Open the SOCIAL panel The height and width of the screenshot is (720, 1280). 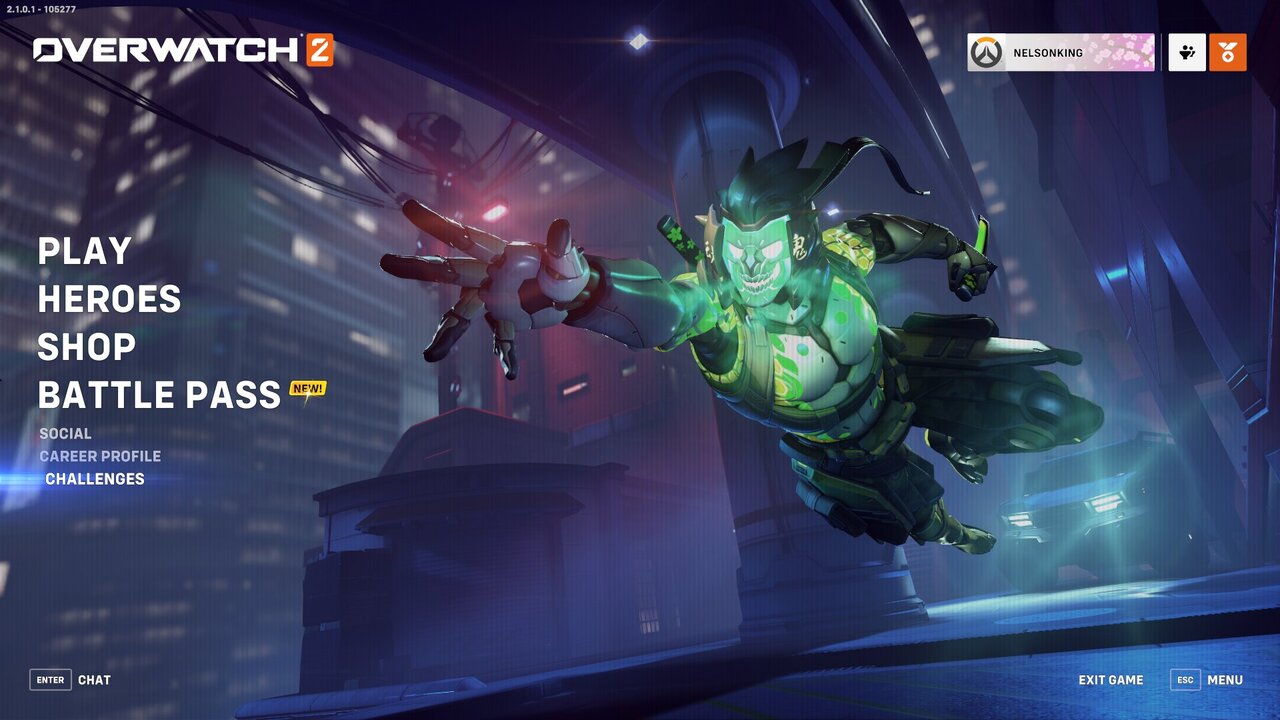point(64,433)
